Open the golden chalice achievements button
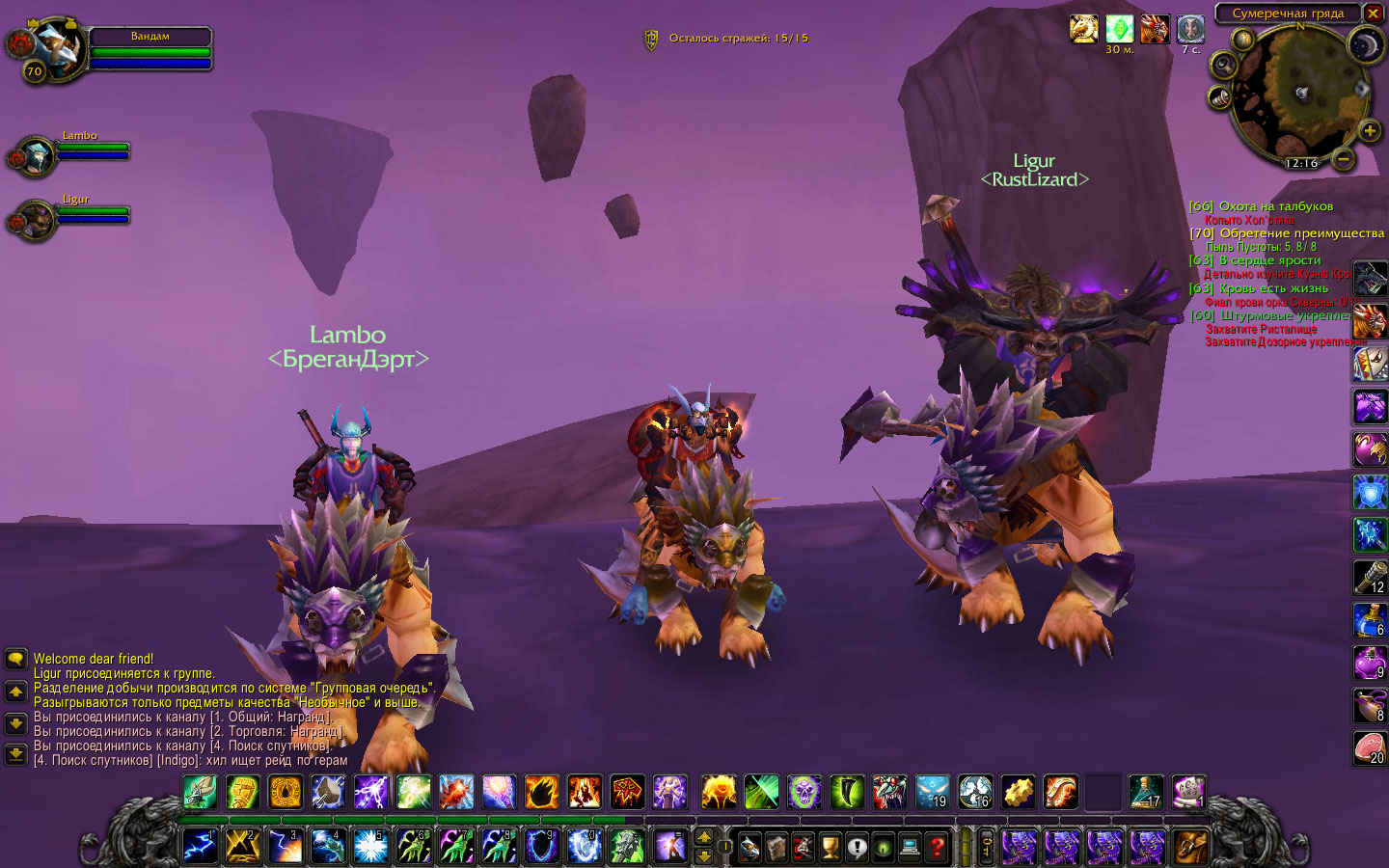1389x868 pixels. tap(830, 847)
